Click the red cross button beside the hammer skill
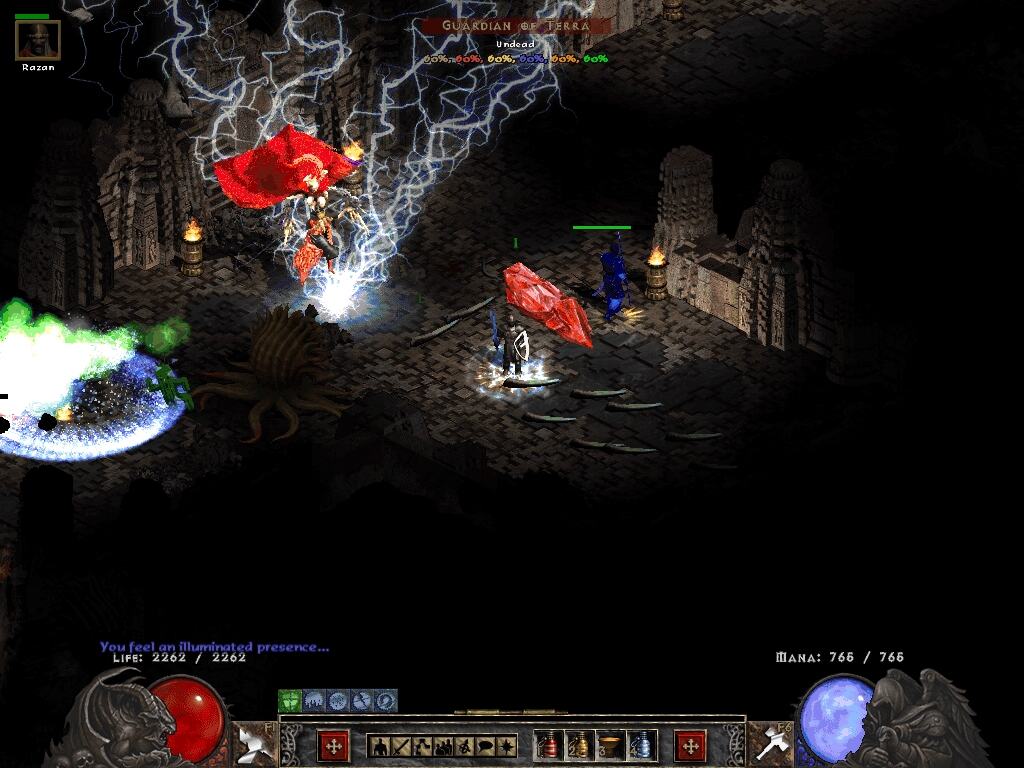 pos(690,746)
